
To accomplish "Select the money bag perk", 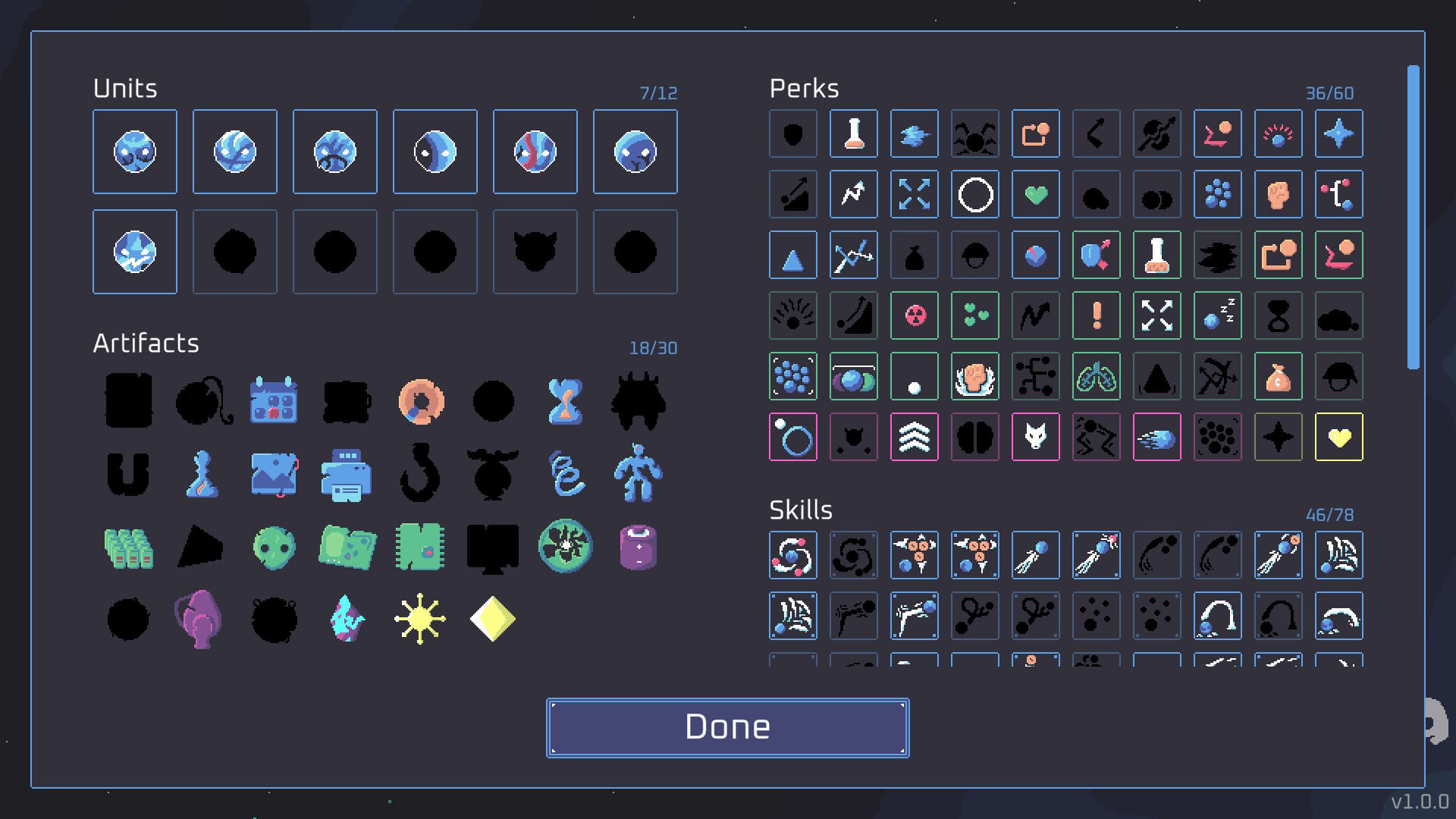I will coord(1279,376).
